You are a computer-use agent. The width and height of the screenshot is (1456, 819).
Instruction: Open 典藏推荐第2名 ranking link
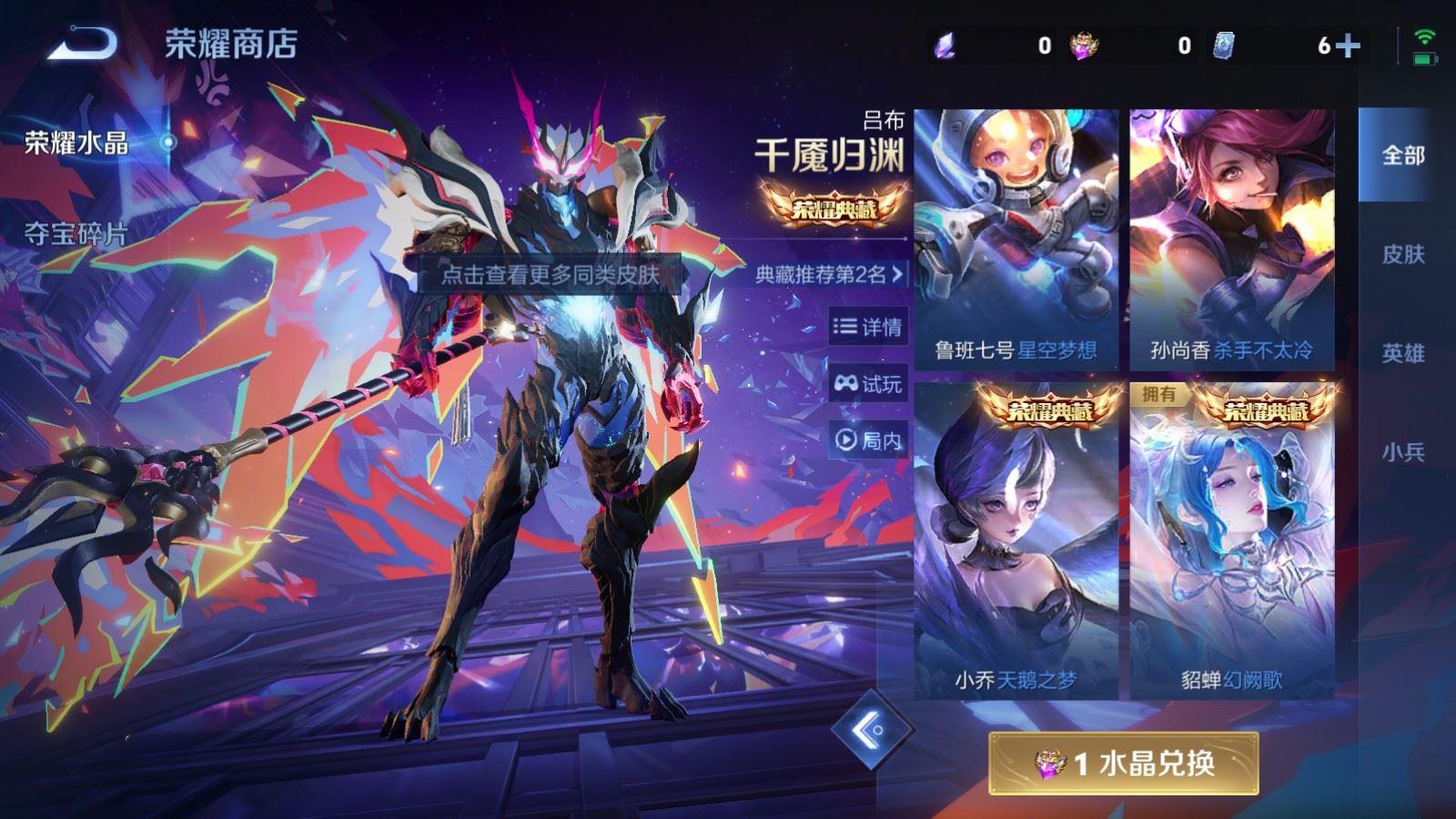(828, 274)
